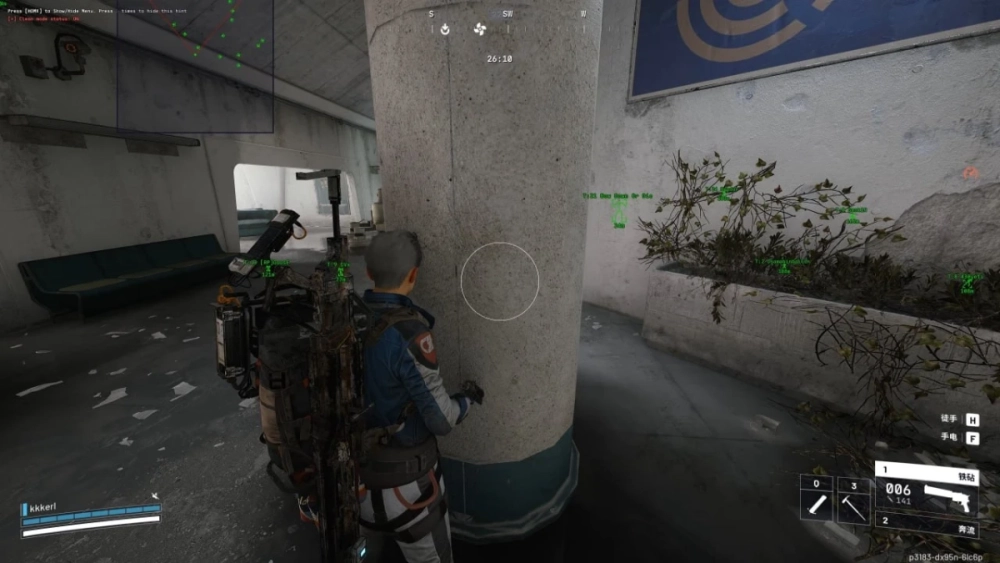Click the fan-shaped marker on the compass

click(x=480, y=29)
